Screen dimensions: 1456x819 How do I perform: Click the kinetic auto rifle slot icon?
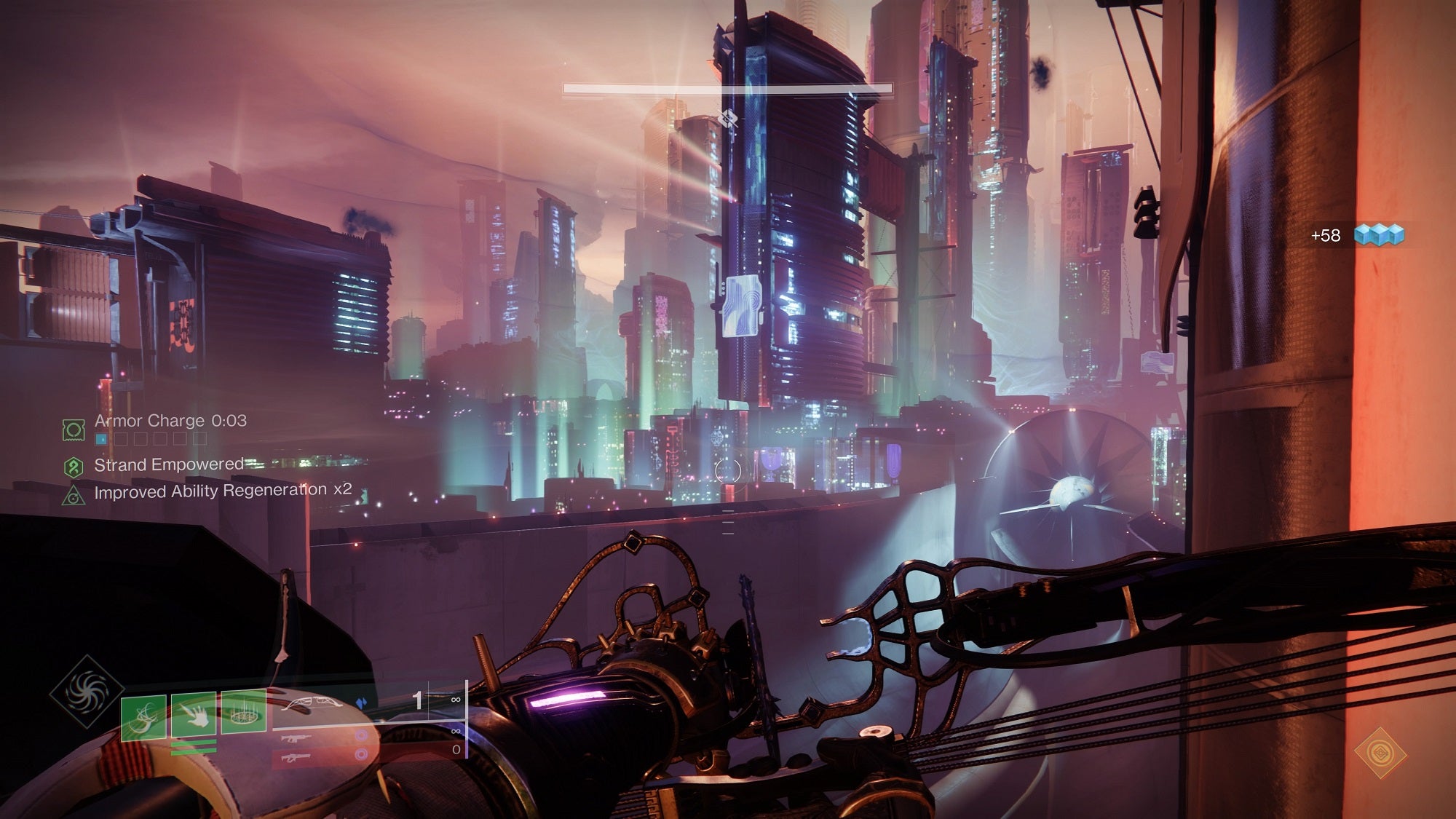coord(296,739)
